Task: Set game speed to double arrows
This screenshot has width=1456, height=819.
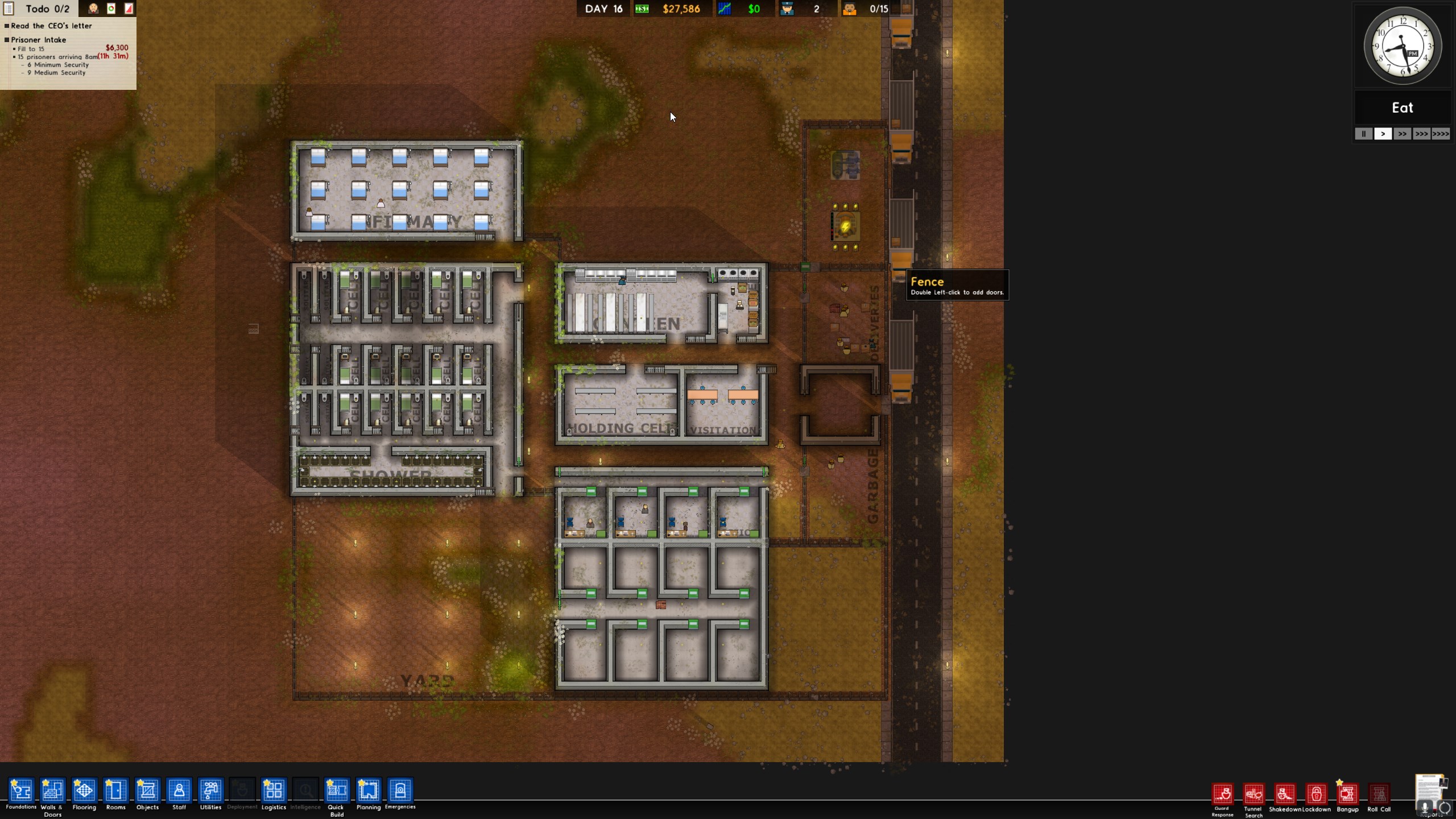Action: [x=1402, y=134]
